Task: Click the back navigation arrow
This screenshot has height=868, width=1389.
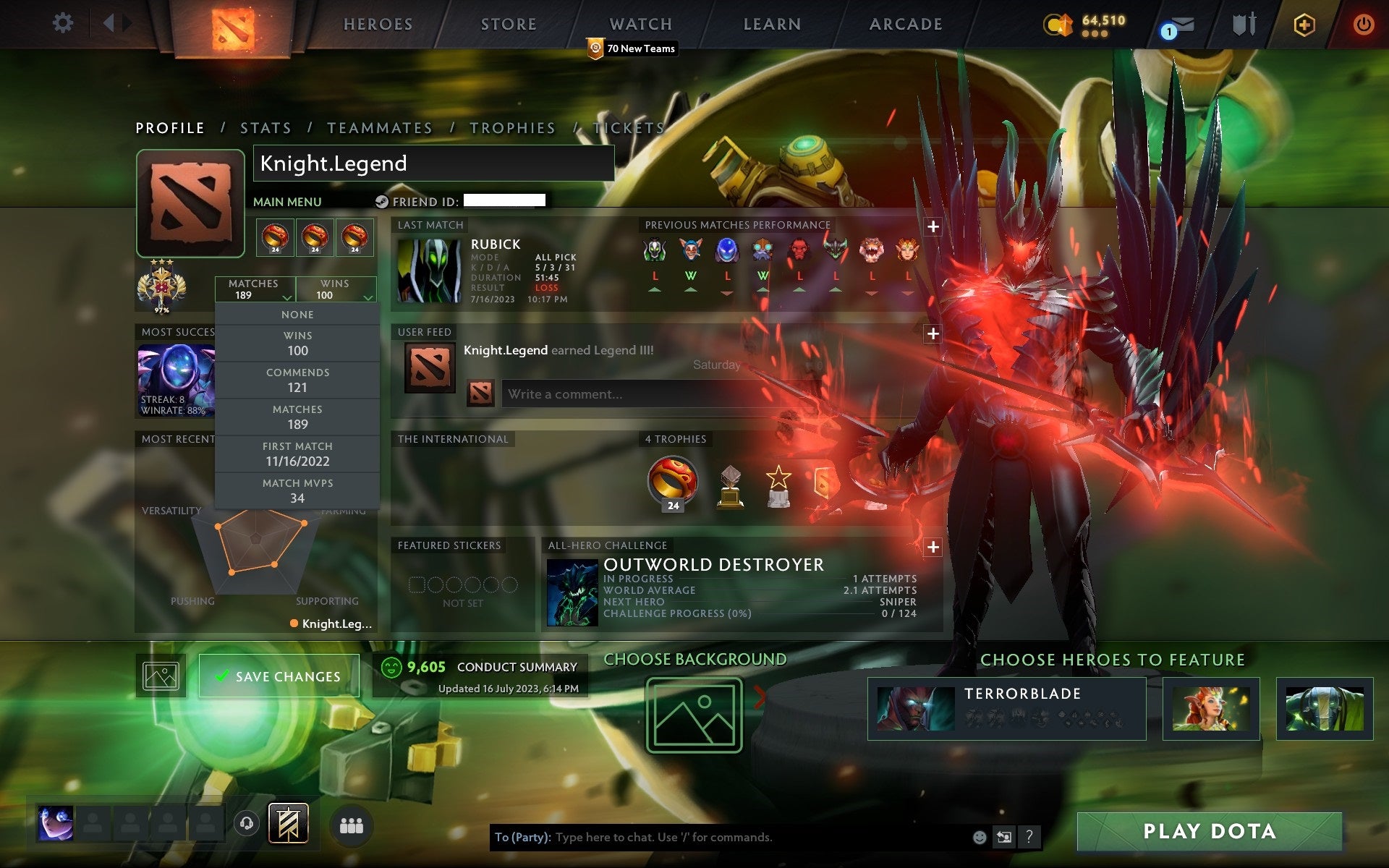Action: coord(109,22)
